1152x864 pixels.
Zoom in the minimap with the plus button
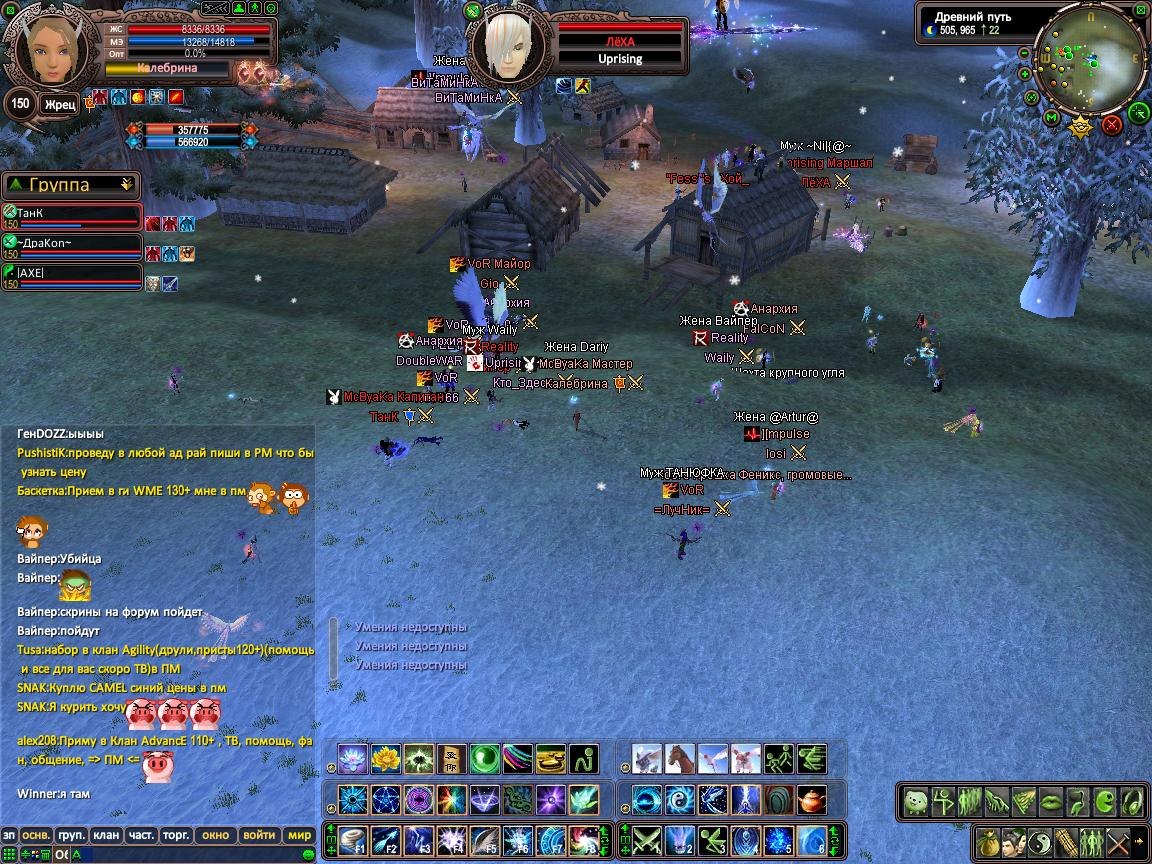[x=1024, y=73]
